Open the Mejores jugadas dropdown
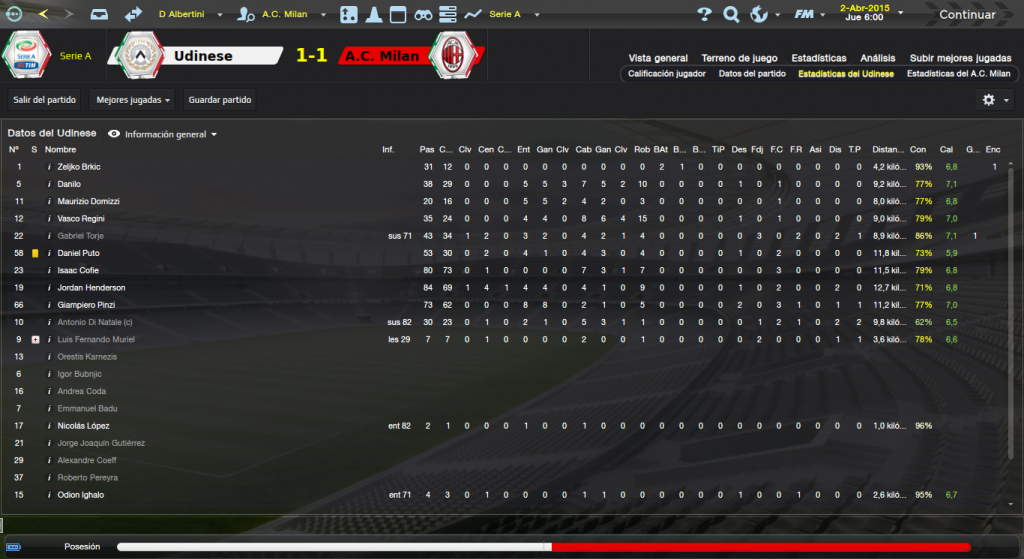Screen dimensions: 1024x559 click(132, 100)
